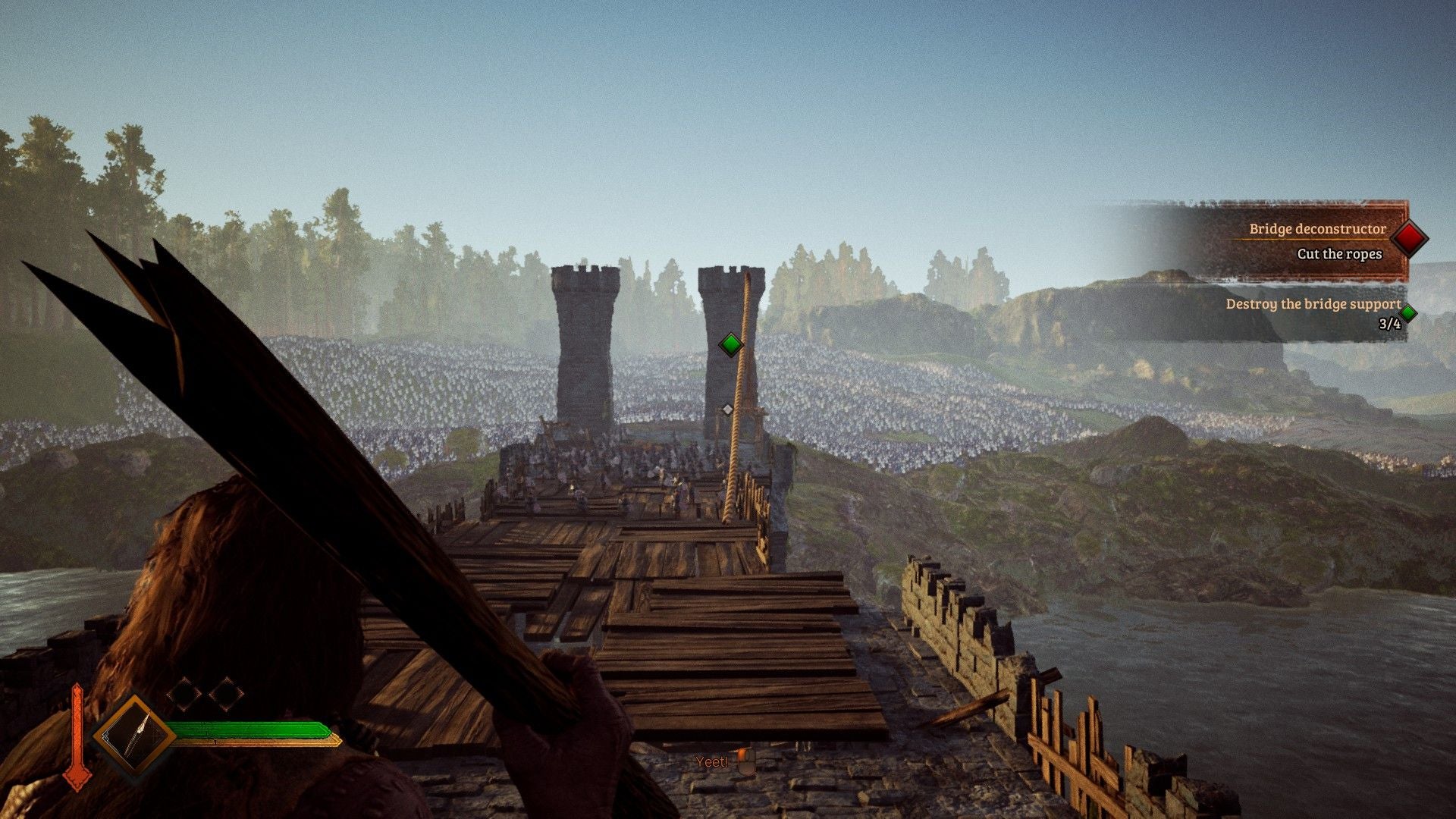Click the Destroy the bridge support objective
The image size is (1456, 819).
[1313, 304]
